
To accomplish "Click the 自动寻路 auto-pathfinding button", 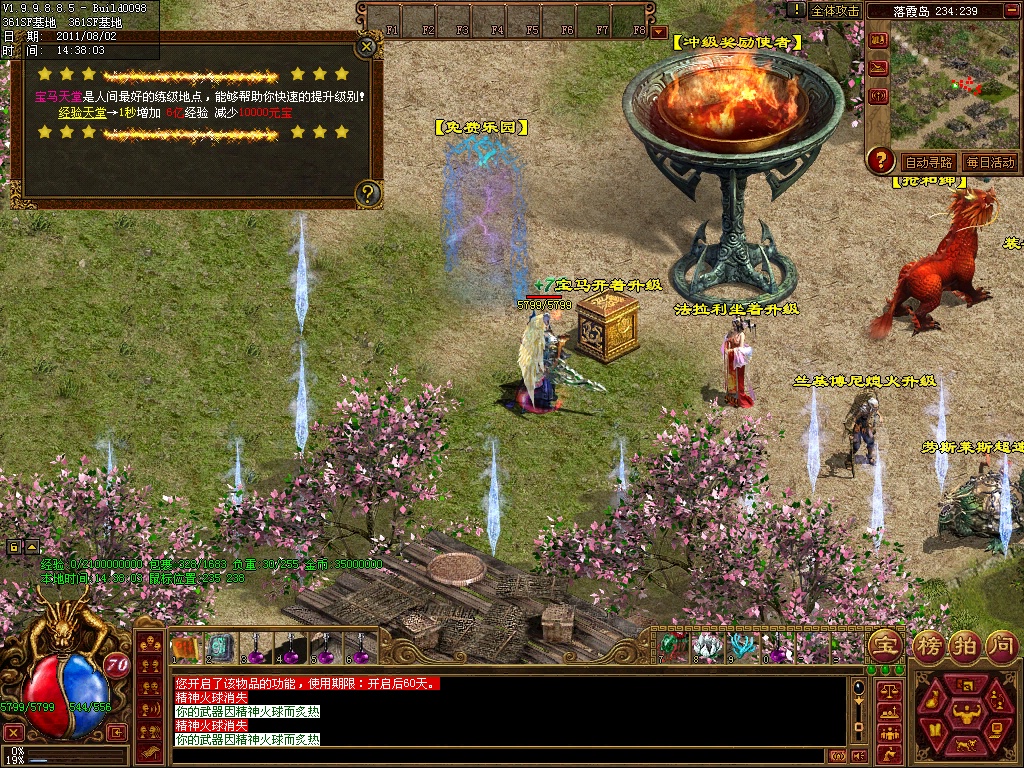I will (927, 162).
